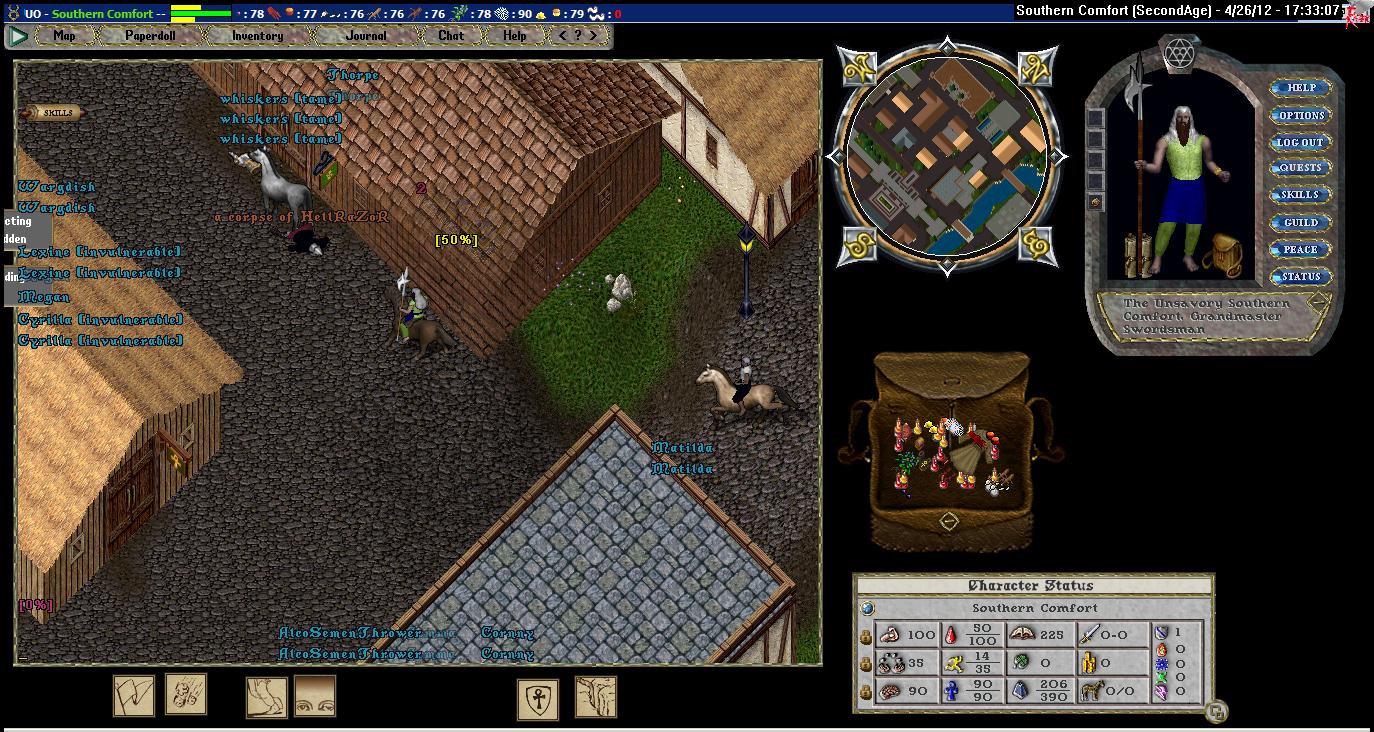Open the GUILD window
This screenshot has width=1374, height=732.
(x=1300, y=222)
